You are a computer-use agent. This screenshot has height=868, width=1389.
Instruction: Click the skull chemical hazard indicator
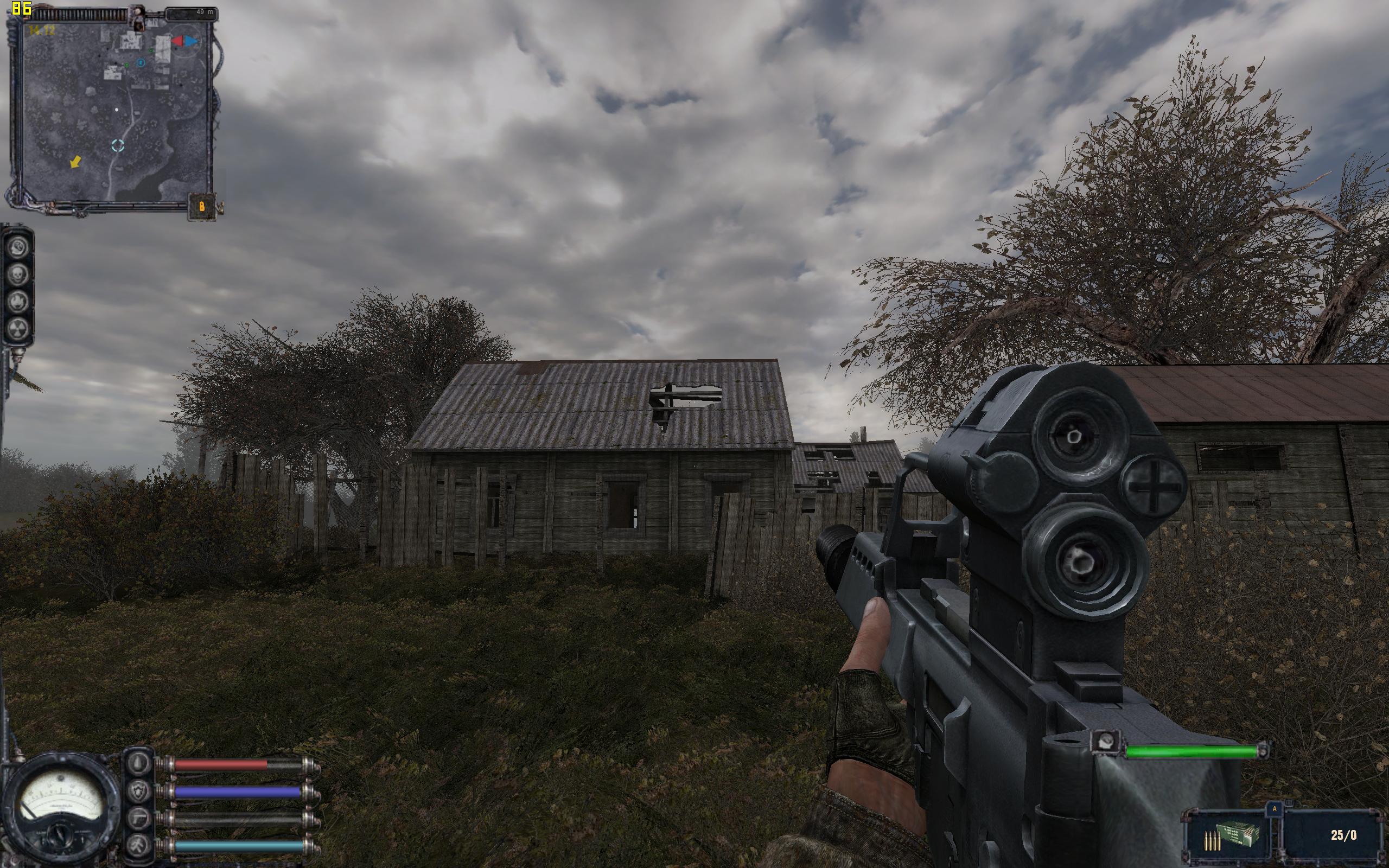[17, 274]
